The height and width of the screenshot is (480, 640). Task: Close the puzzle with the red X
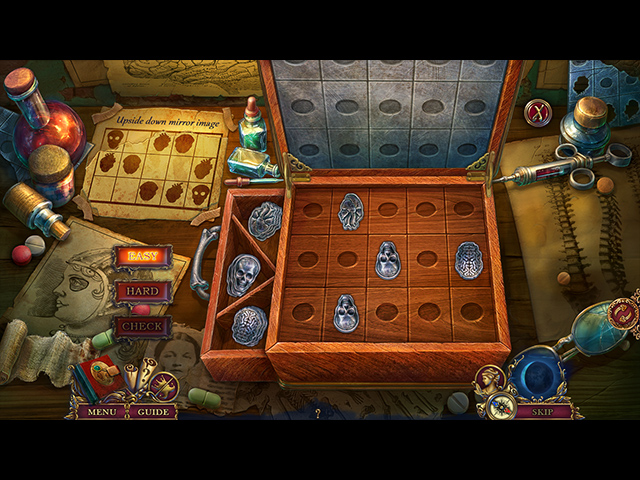(538, 112)
